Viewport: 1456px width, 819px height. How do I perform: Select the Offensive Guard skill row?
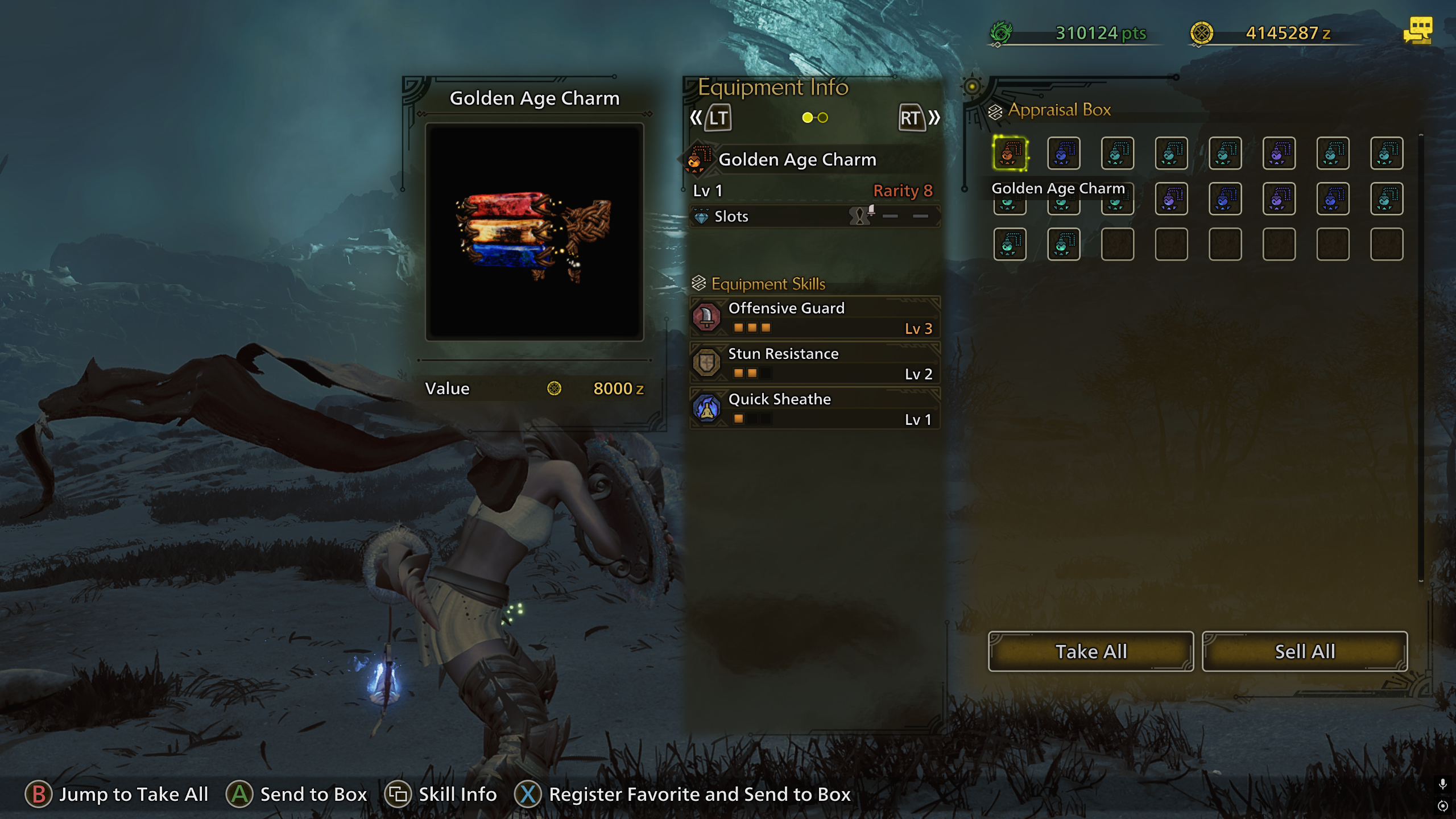814,317
